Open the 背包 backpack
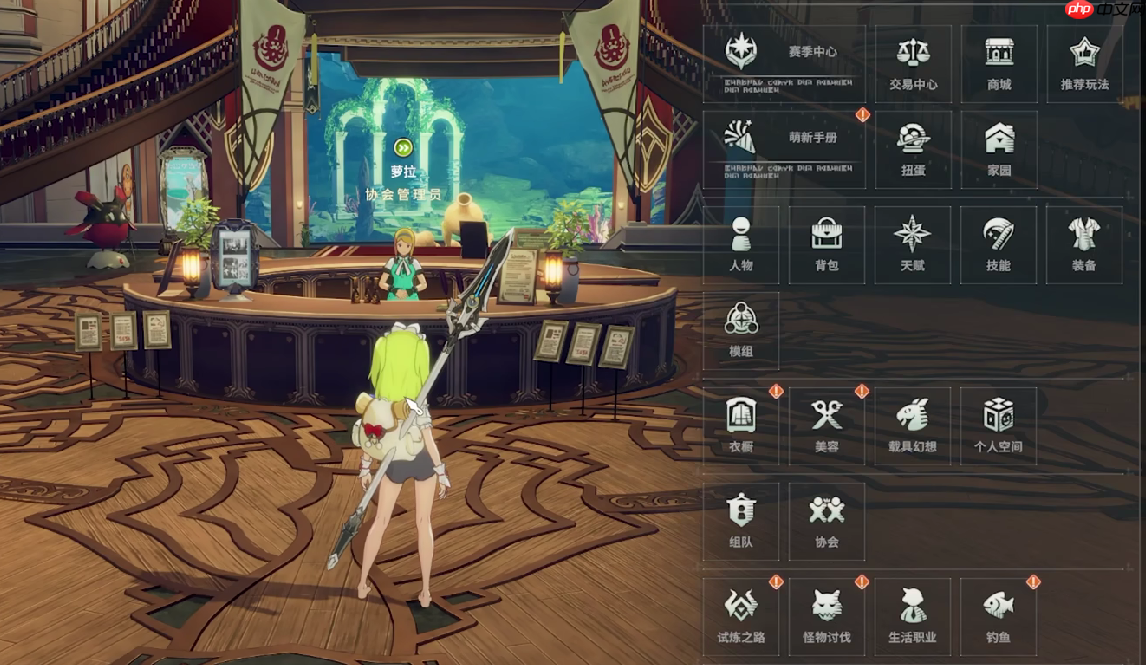Image resolution: width=1146 pixels, height=665 pixels. click(827, 244)
